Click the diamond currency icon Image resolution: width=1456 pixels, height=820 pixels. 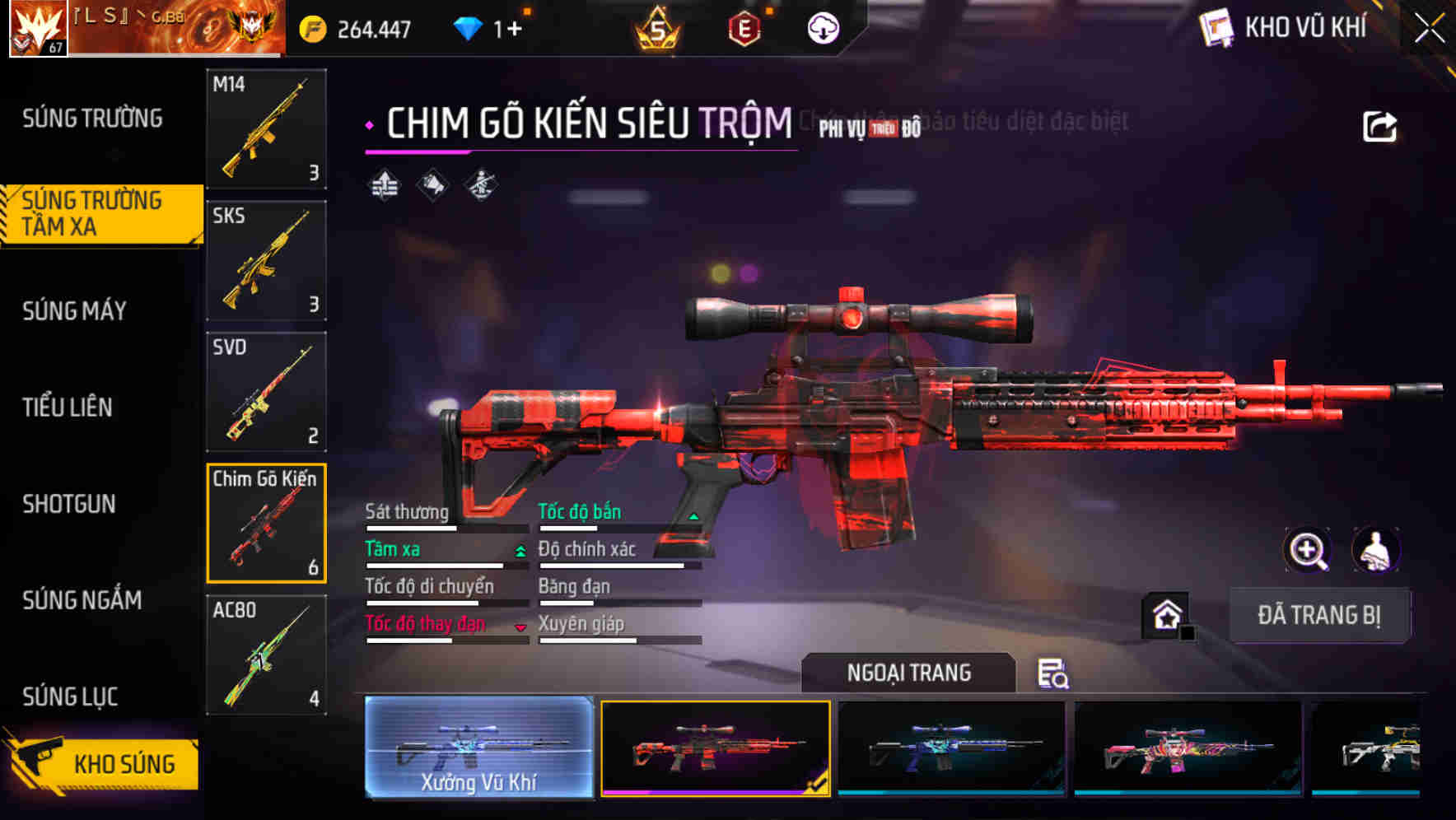click(x=467, y=26)
